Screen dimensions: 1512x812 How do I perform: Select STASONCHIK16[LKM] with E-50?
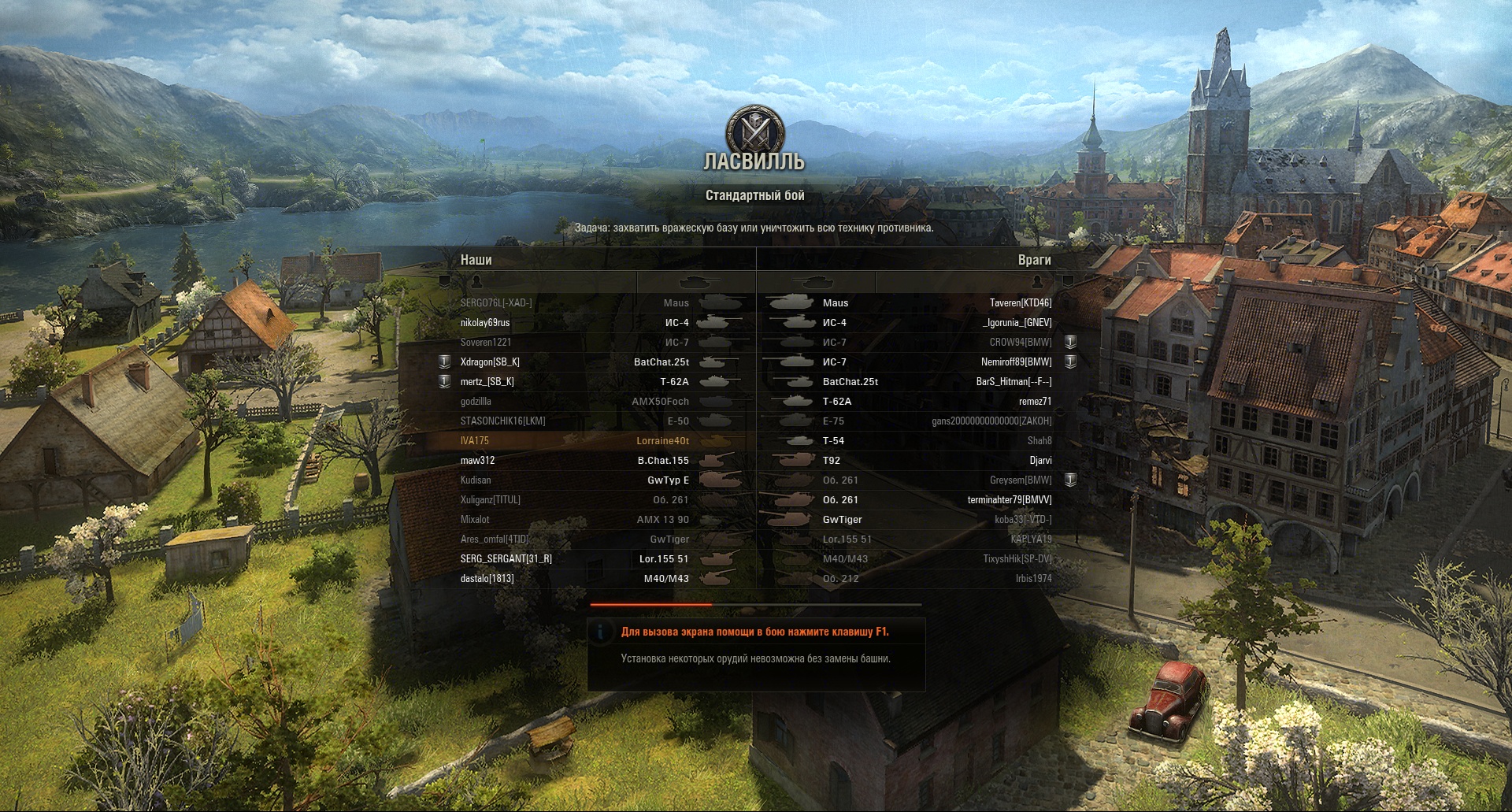(502, 421)
